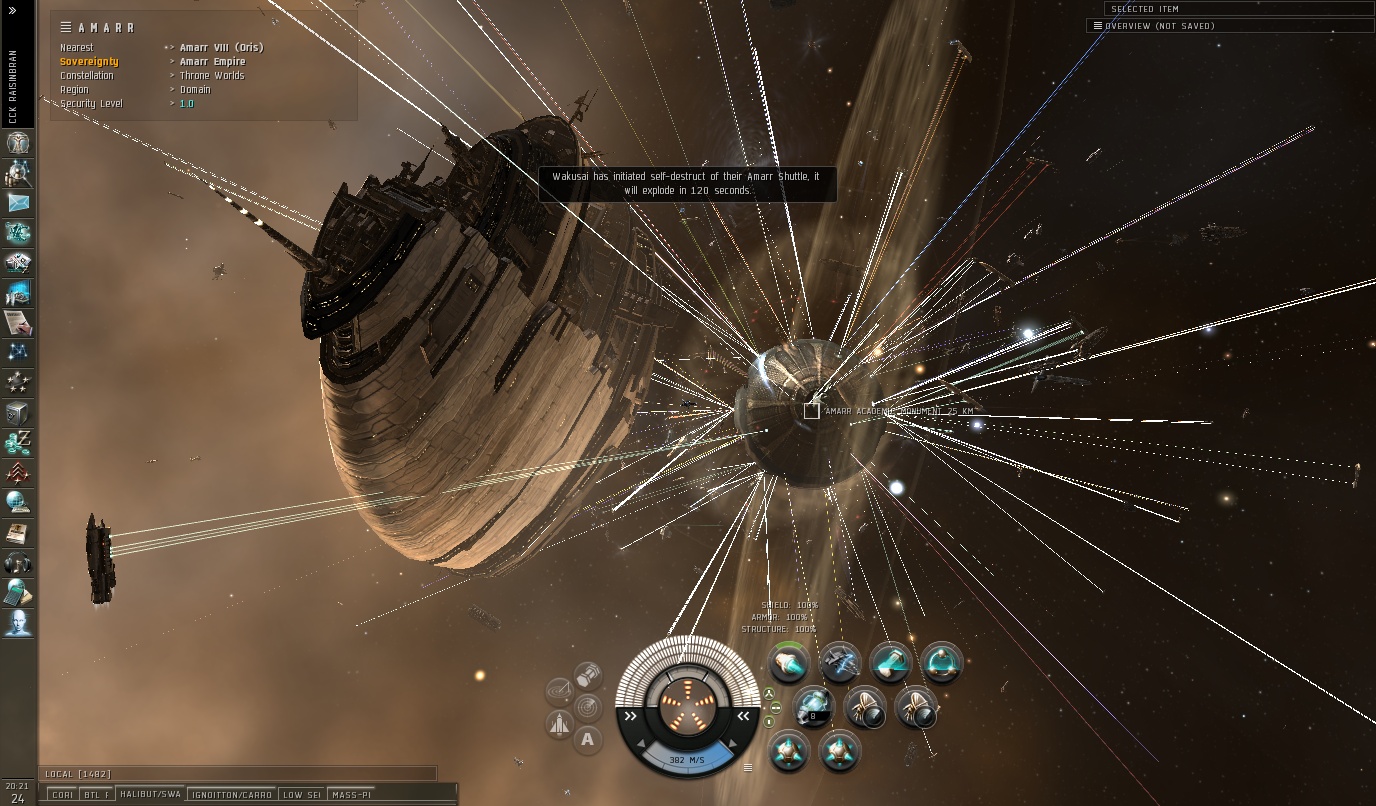Open the face portrait help icon
This screenshot has width=1376, height=806.
[x=18, y=623]
